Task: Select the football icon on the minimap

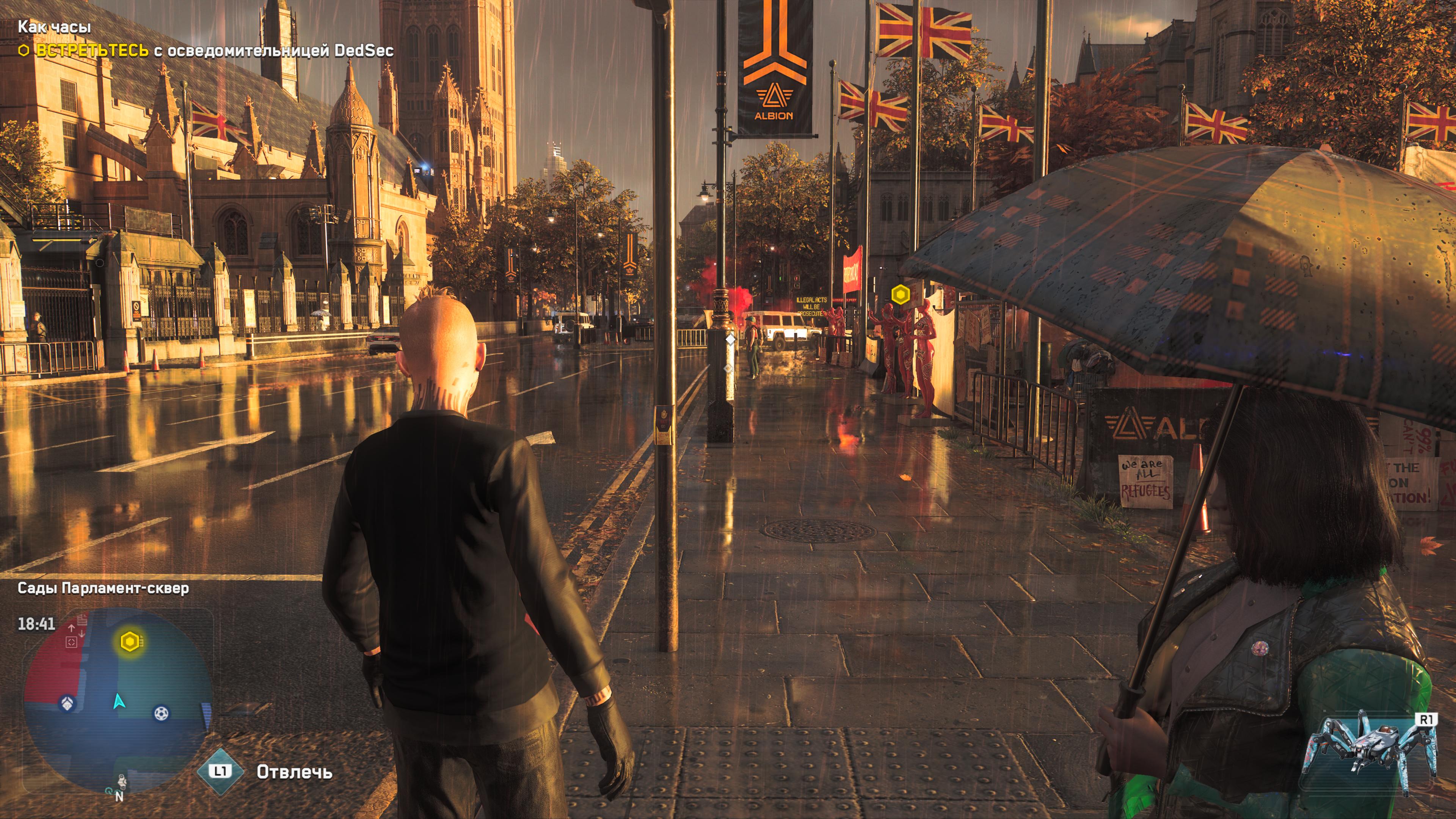Action: 161,713
